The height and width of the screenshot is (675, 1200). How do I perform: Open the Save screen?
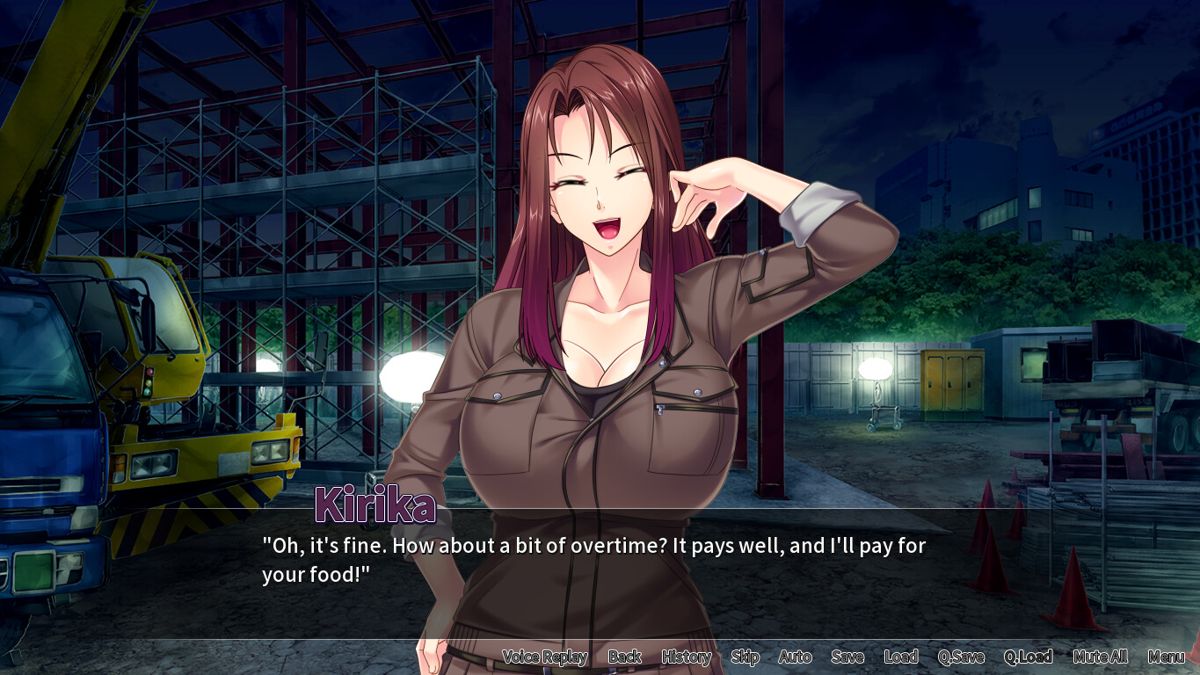pyautogui.click(x=847, y=657)
